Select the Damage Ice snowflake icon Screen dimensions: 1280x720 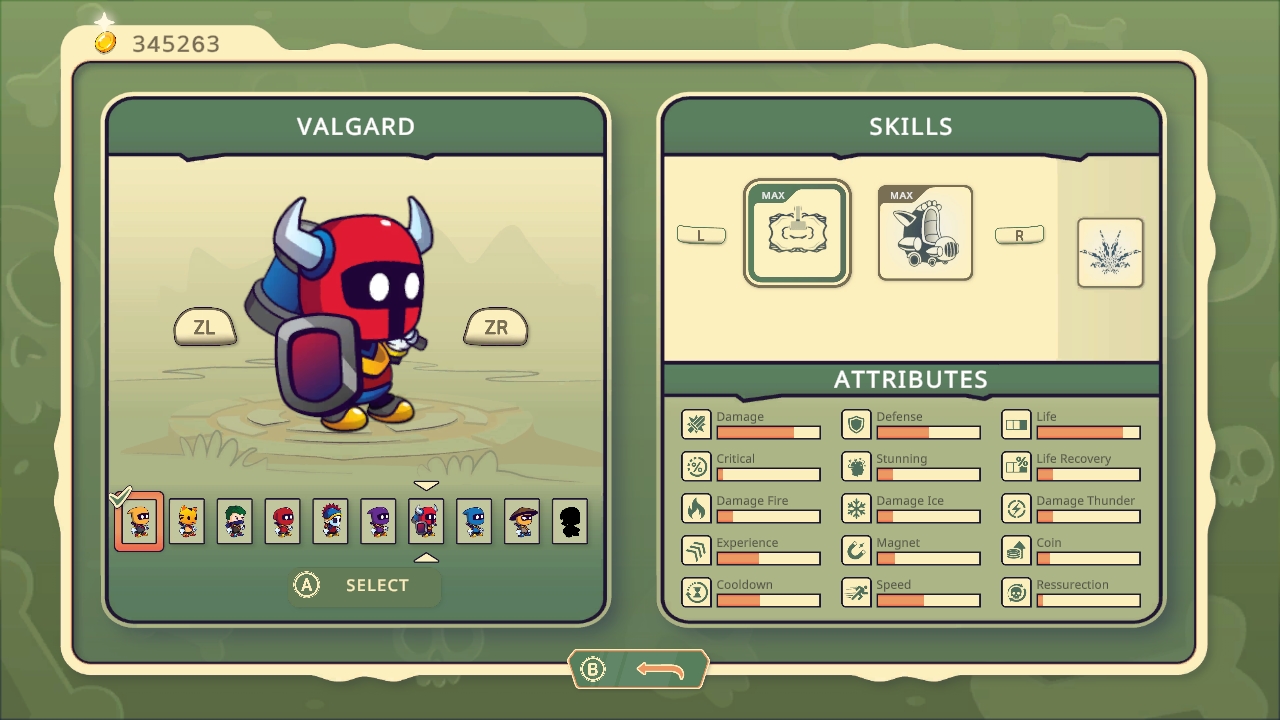click(x=856, y=508)
